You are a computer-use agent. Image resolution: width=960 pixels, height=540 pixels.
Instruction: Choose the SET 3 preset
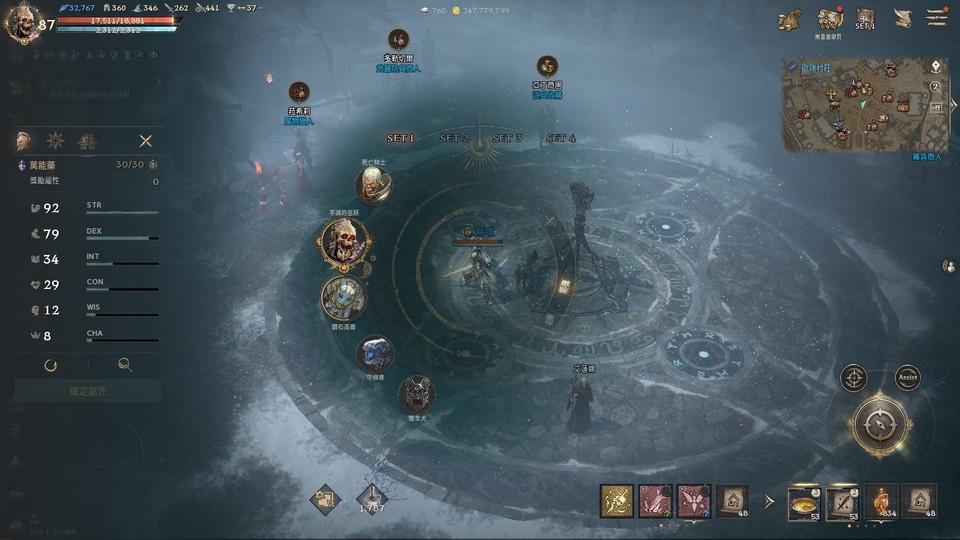[507, 138]
